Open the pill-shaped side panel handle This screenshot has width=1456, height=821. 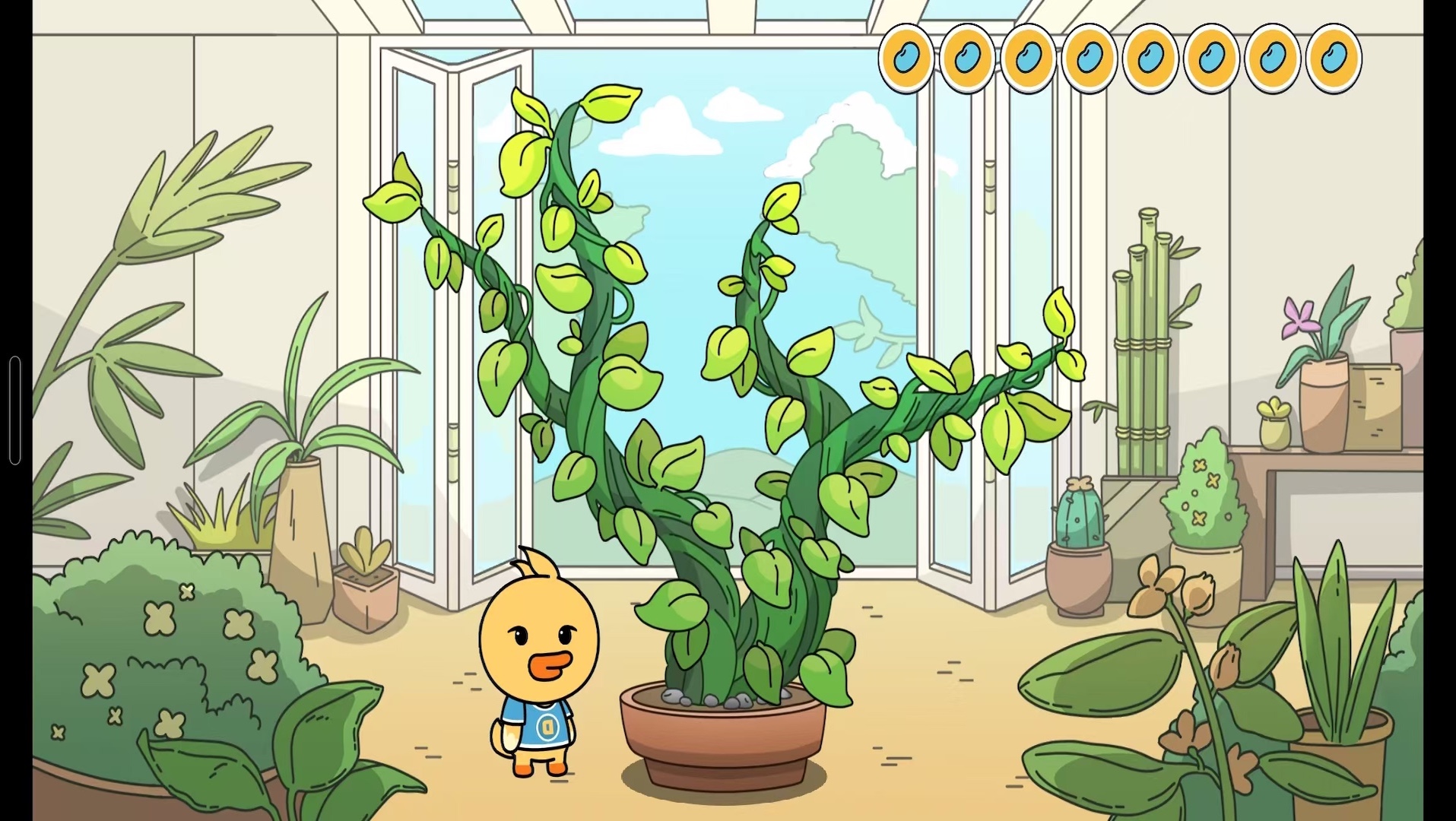14,410
